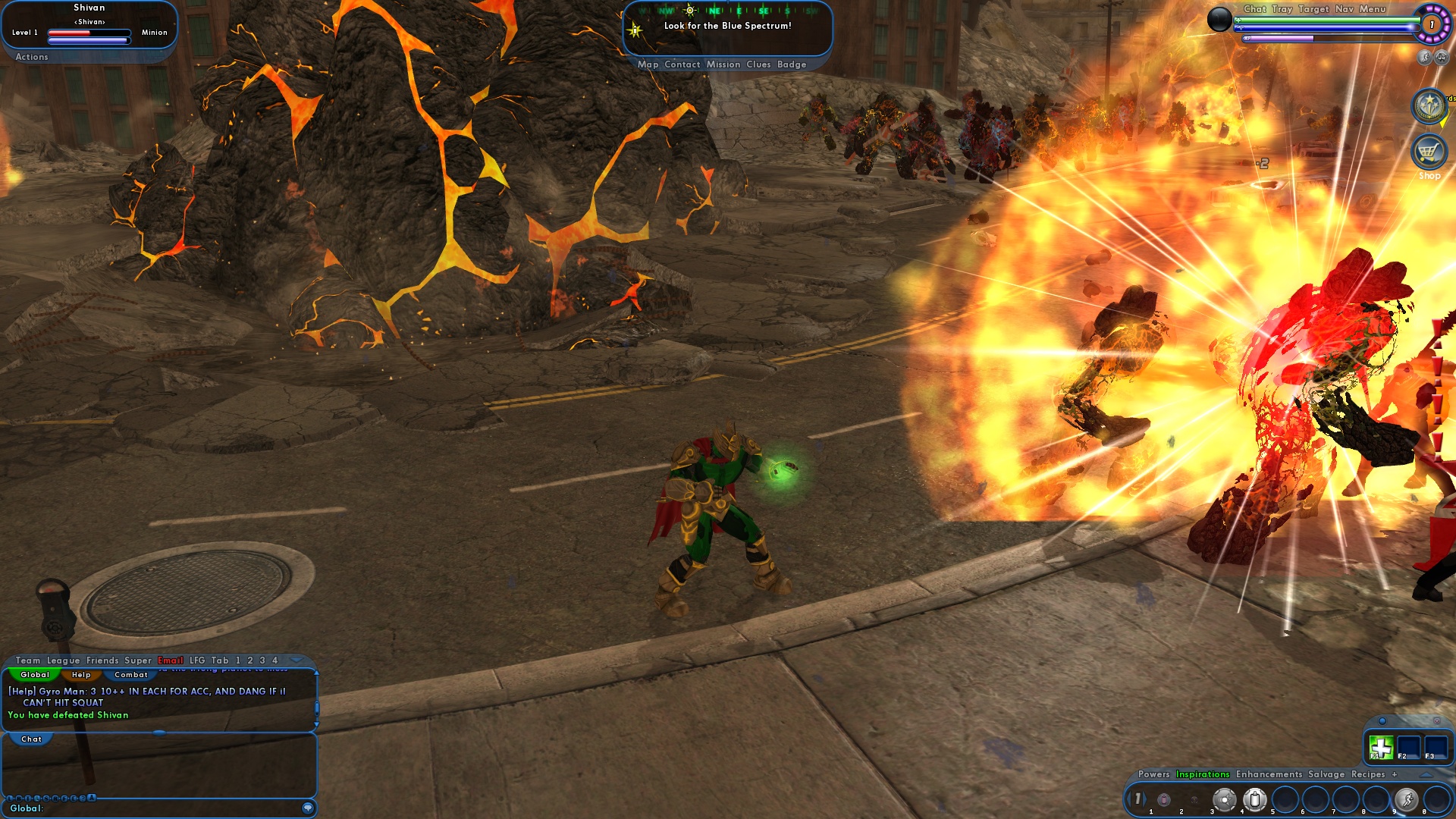Open the Friends list

tap(102, 661)
